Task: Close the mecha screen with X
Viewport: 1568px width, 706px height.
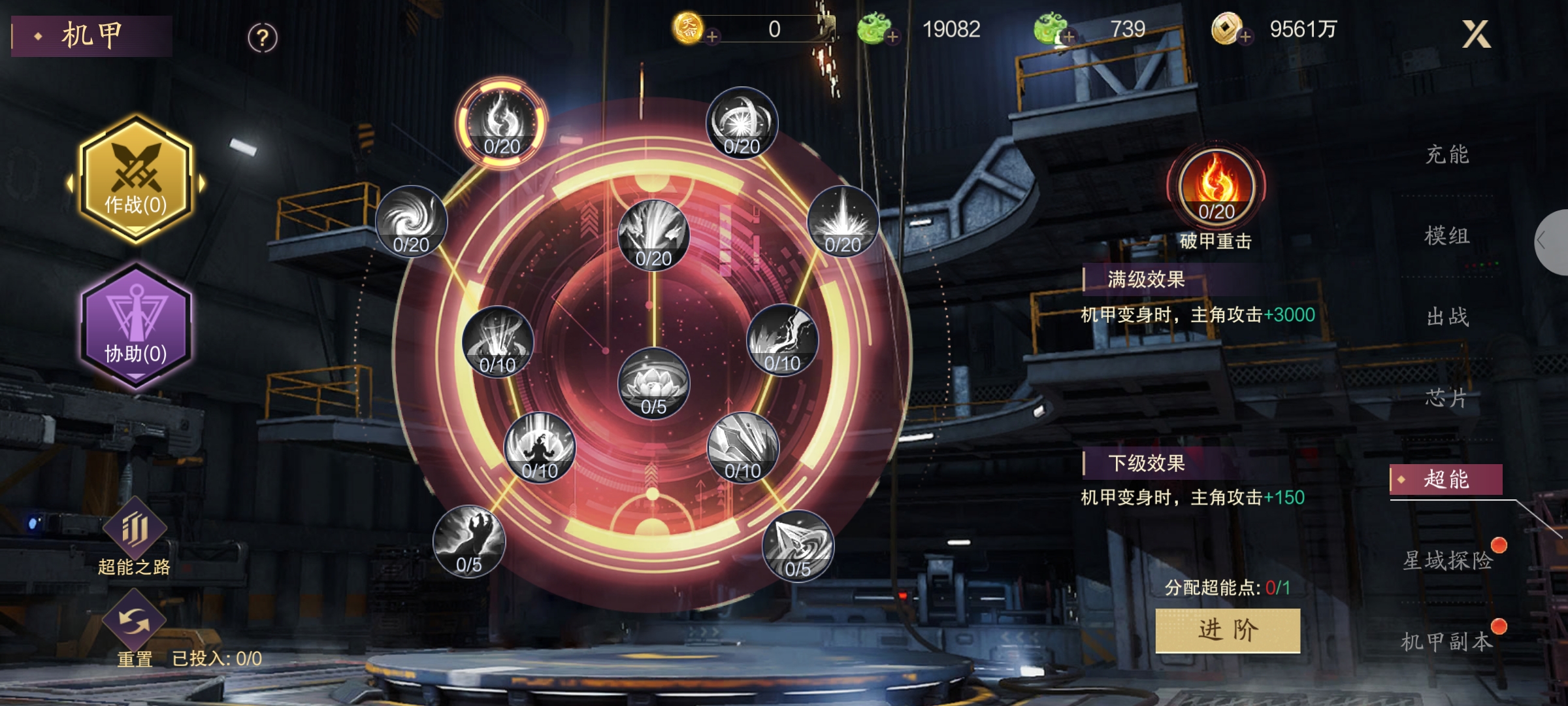Action: pyautogui.click(x=1475, y=34)
